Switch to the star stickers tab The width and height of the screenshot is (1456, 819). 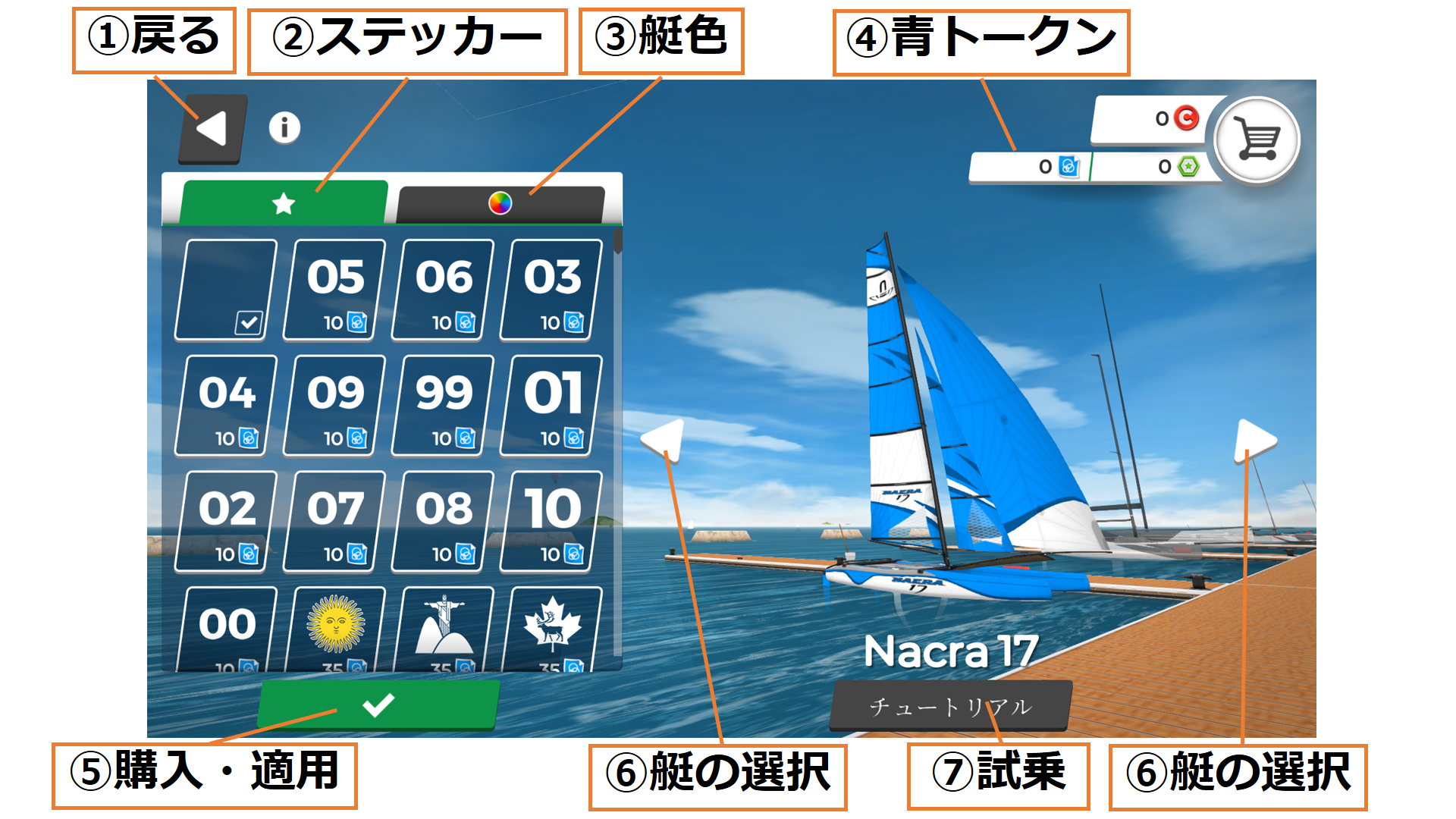pos(284,203)
